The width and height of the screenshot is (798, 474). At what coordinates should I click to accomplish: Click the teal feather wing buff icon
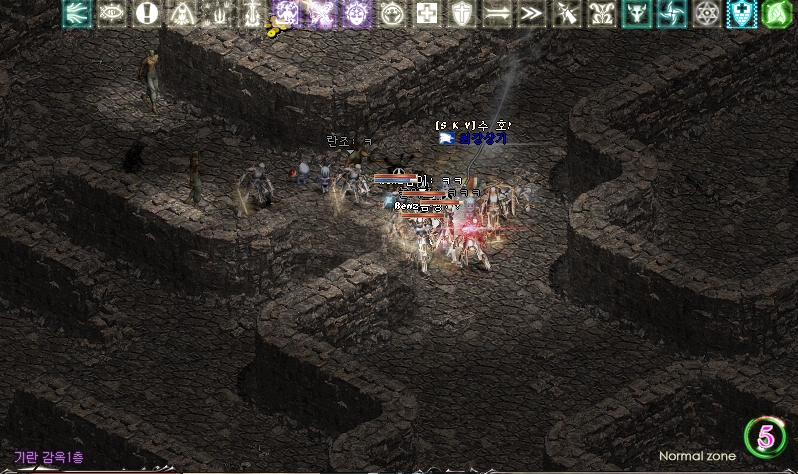coord(77,13)
